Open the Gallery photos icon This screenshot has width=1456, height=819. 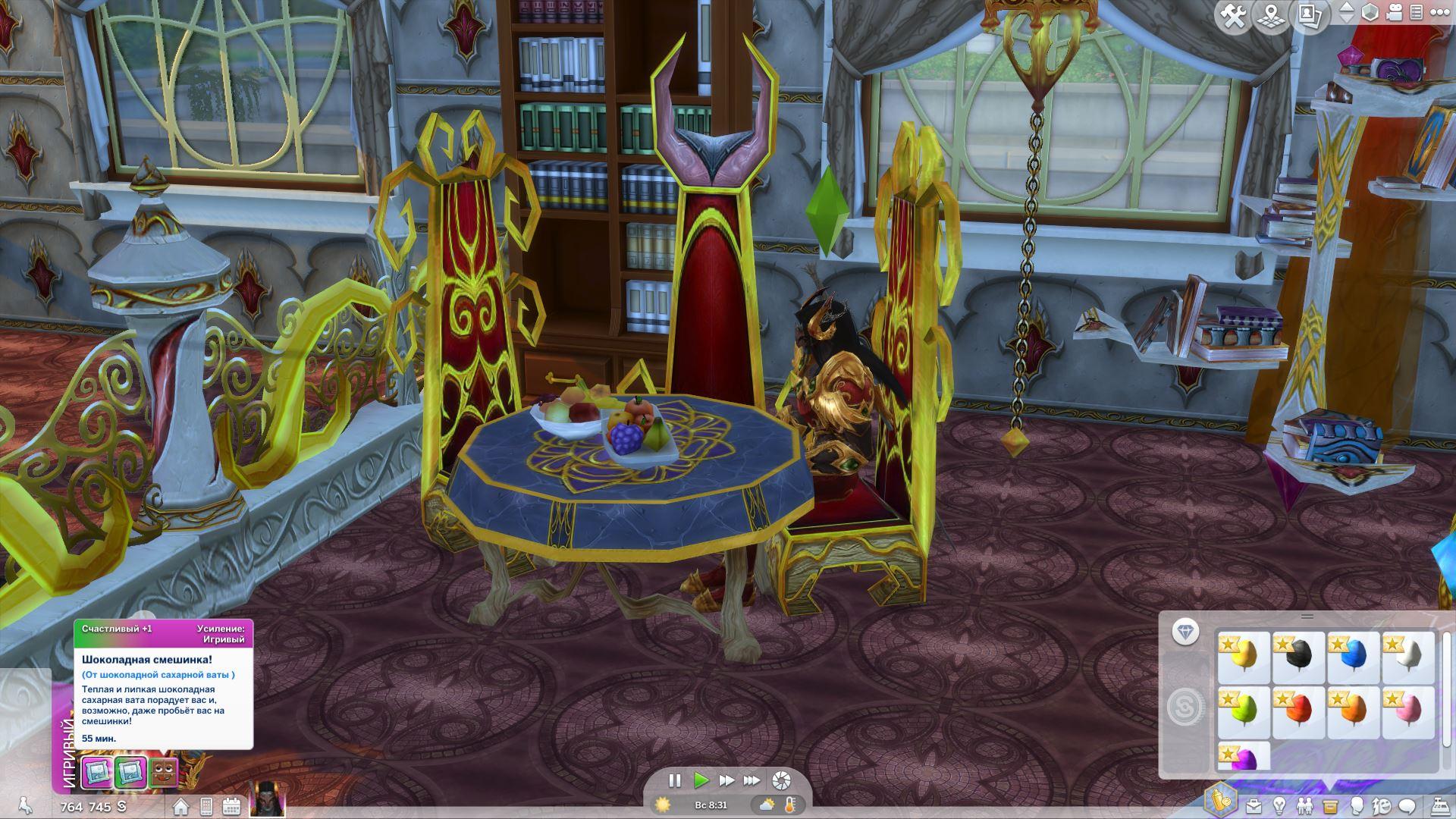tap(1310, 16)
